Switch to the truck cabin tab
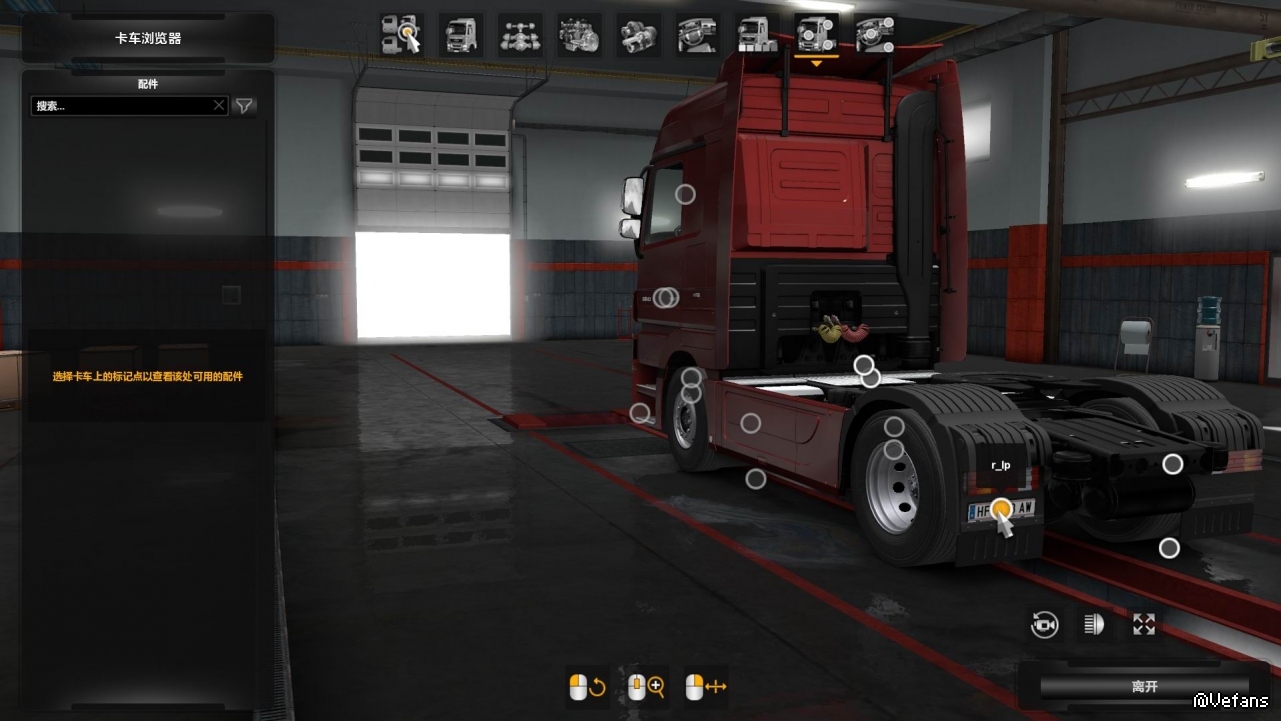 point(461,35)
